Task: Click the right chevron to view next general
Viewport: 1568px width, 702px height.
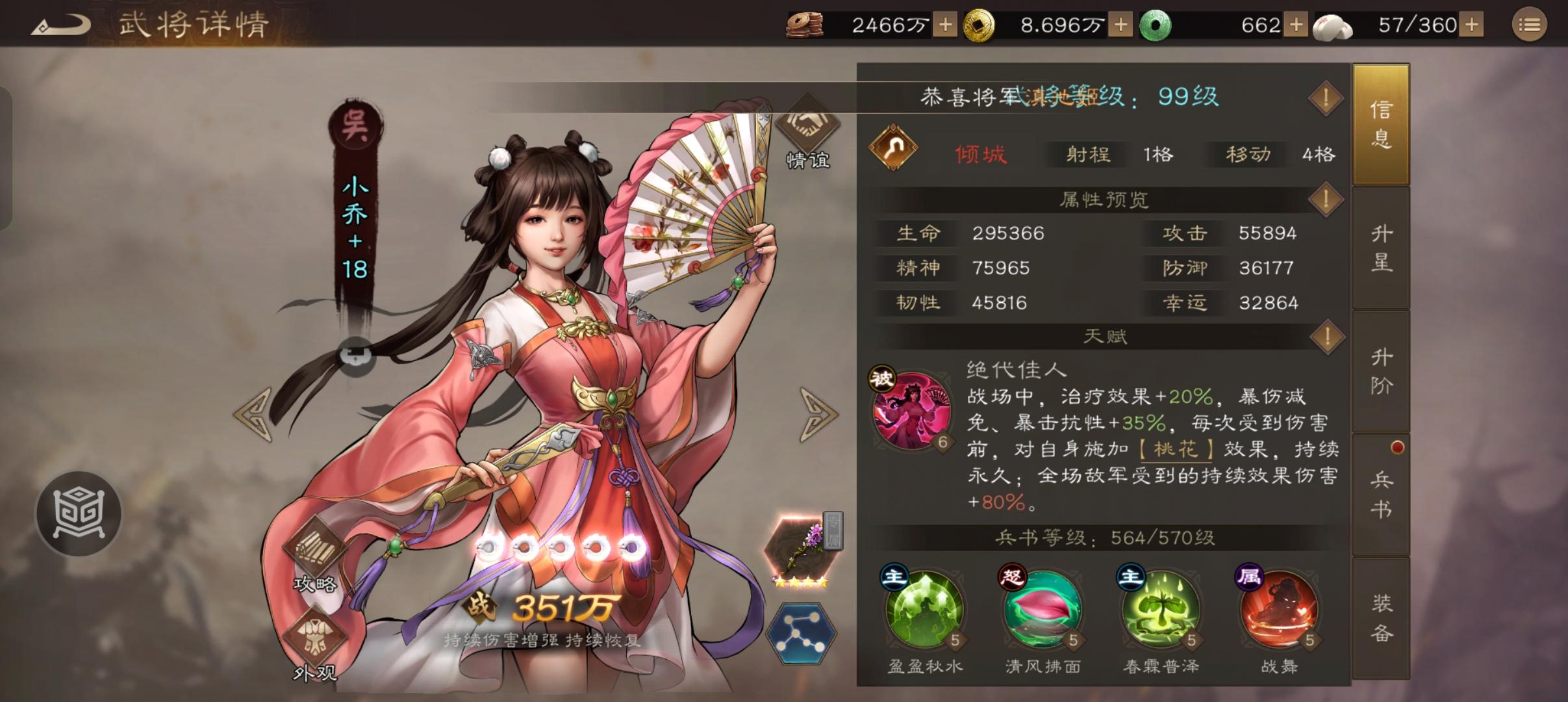Action: click(816, 413)
